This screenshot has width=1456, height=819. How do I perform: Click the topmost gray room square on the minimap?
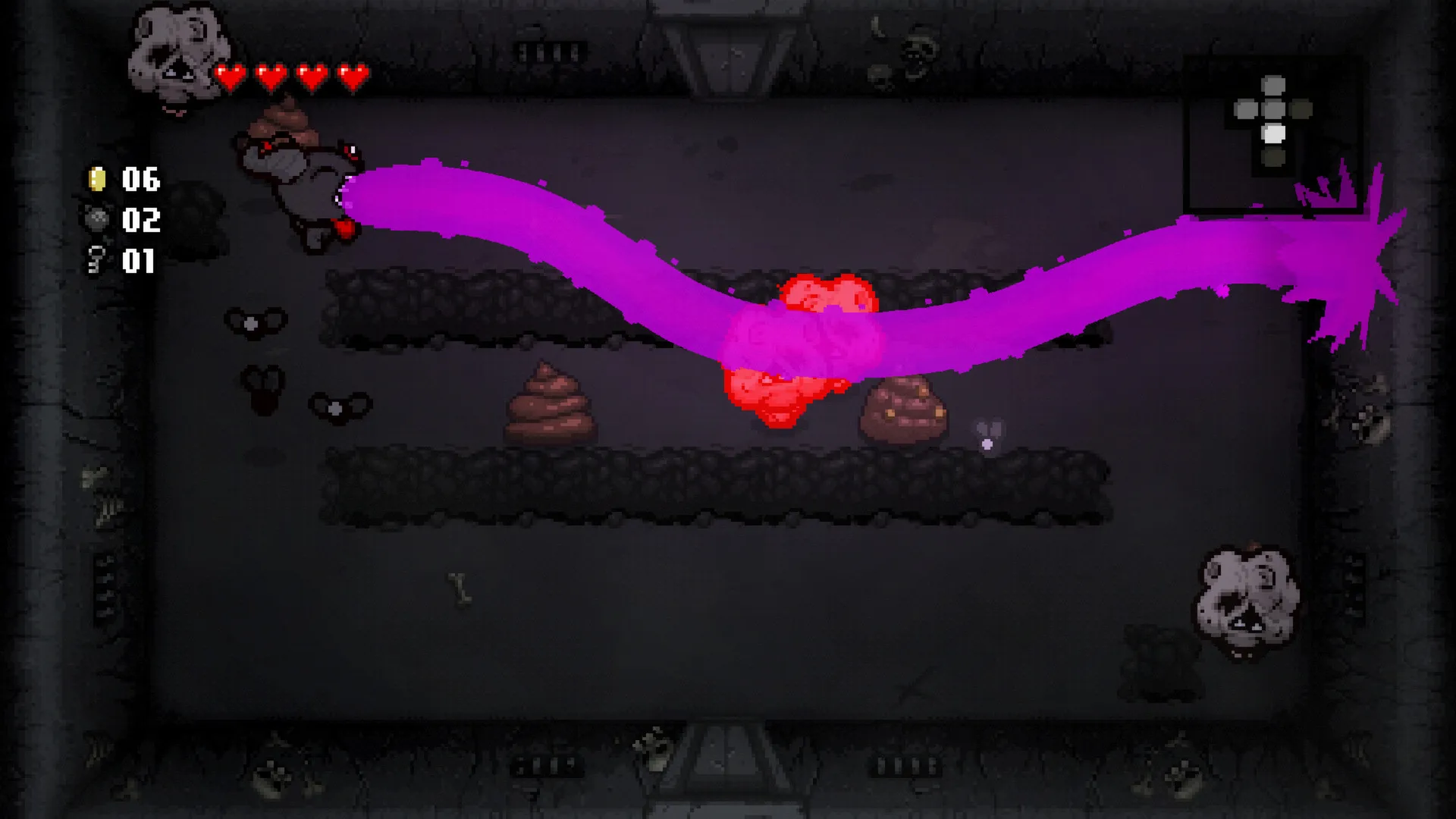(1273, 86)
